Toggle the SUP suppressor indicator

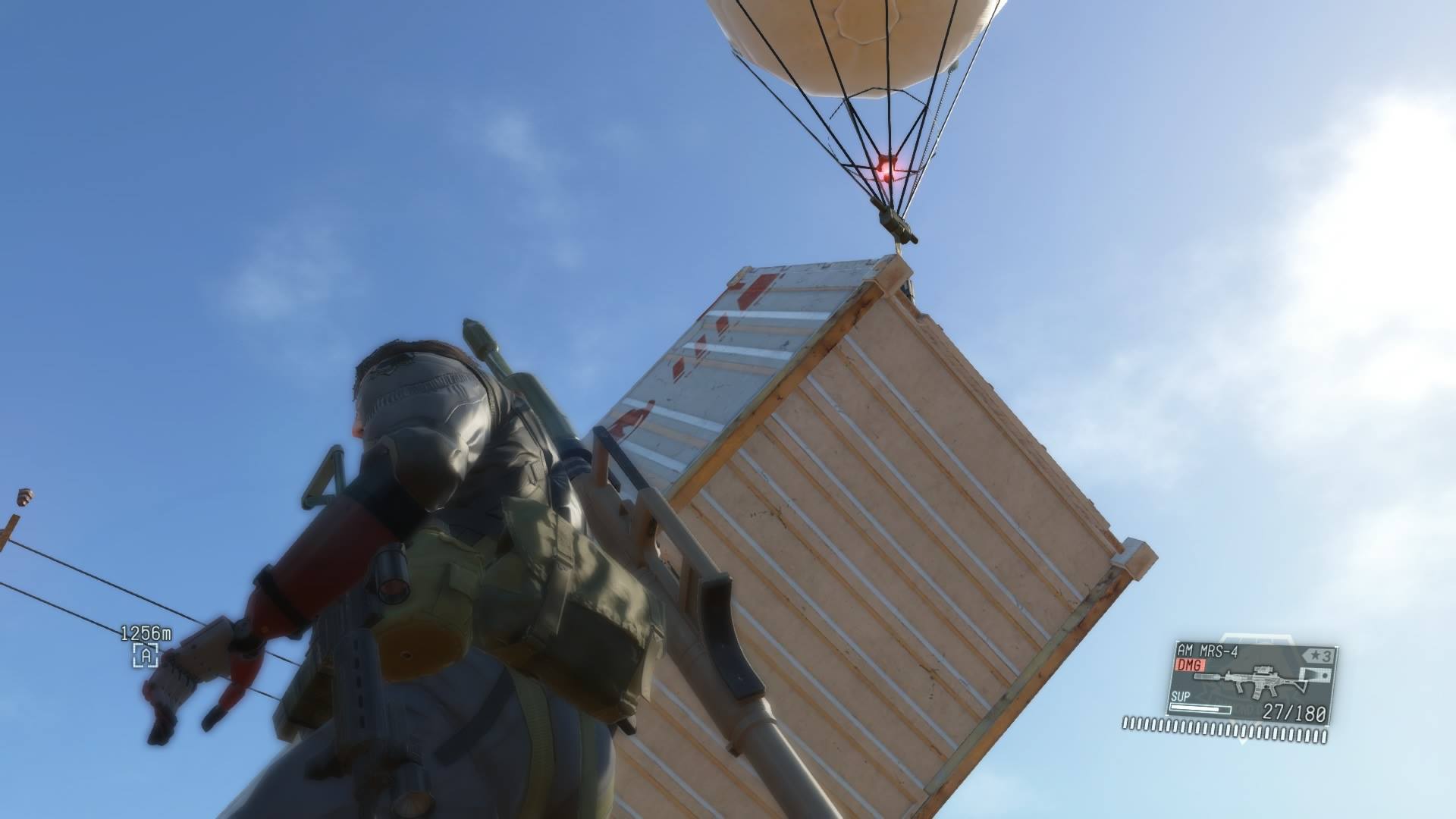1179,696
